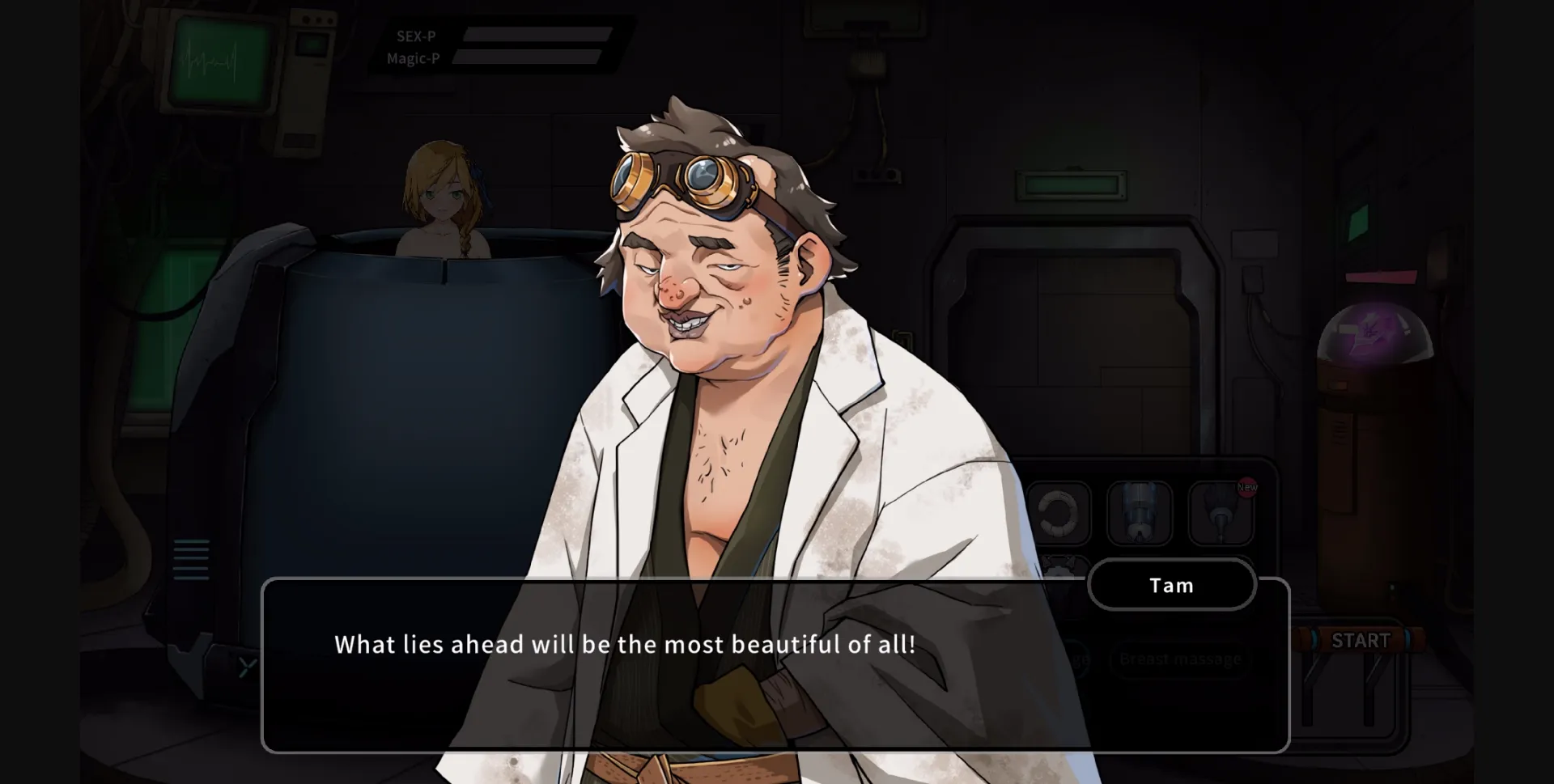Viewport: 1554px width, 784px height.
Task: Choose the tool icon marked New
Action: tap(1220, 512)
